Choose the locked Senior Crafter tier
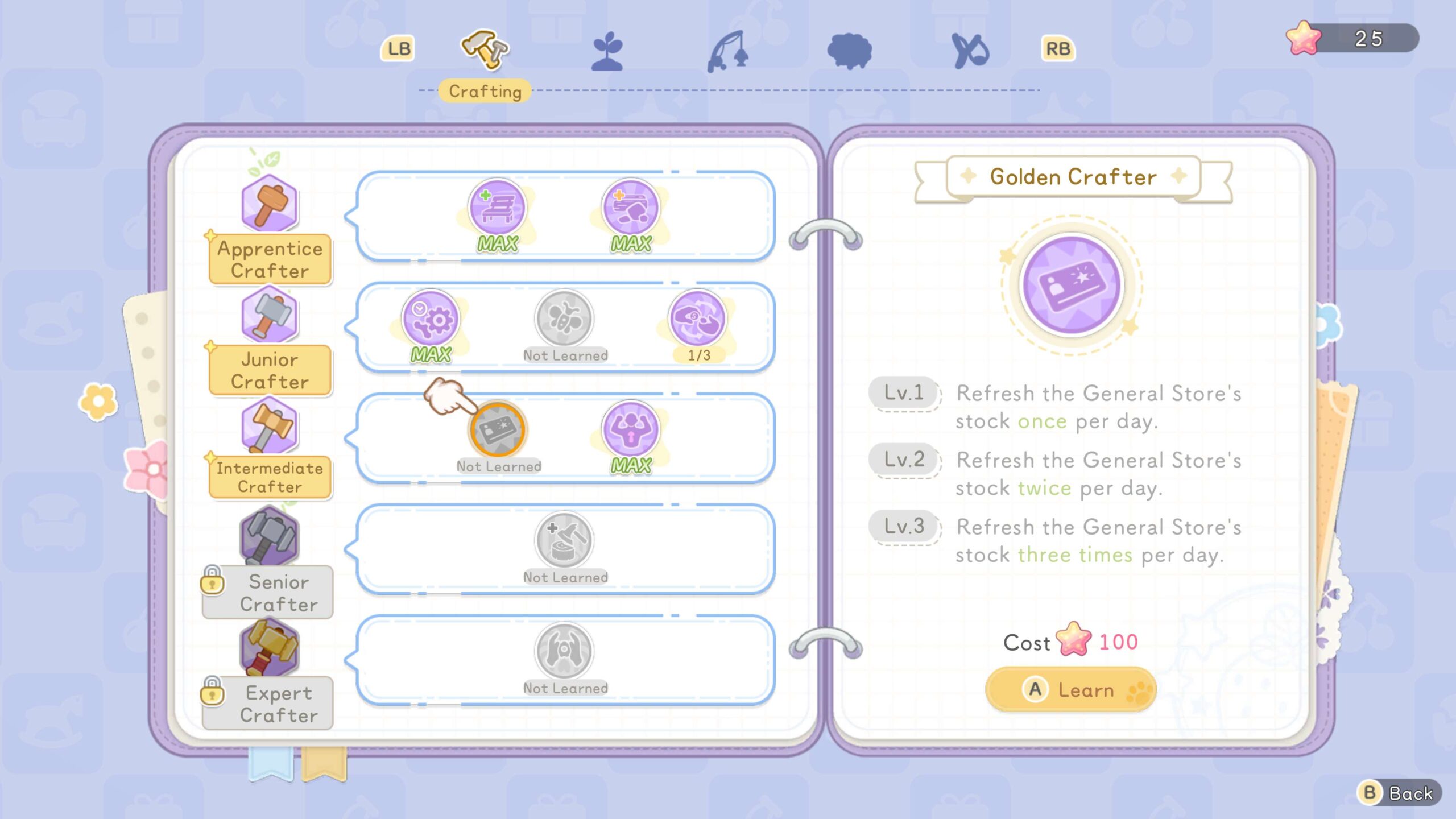Image resolution: width=1456 pixels, height=819 pixels. pos(270,591)
